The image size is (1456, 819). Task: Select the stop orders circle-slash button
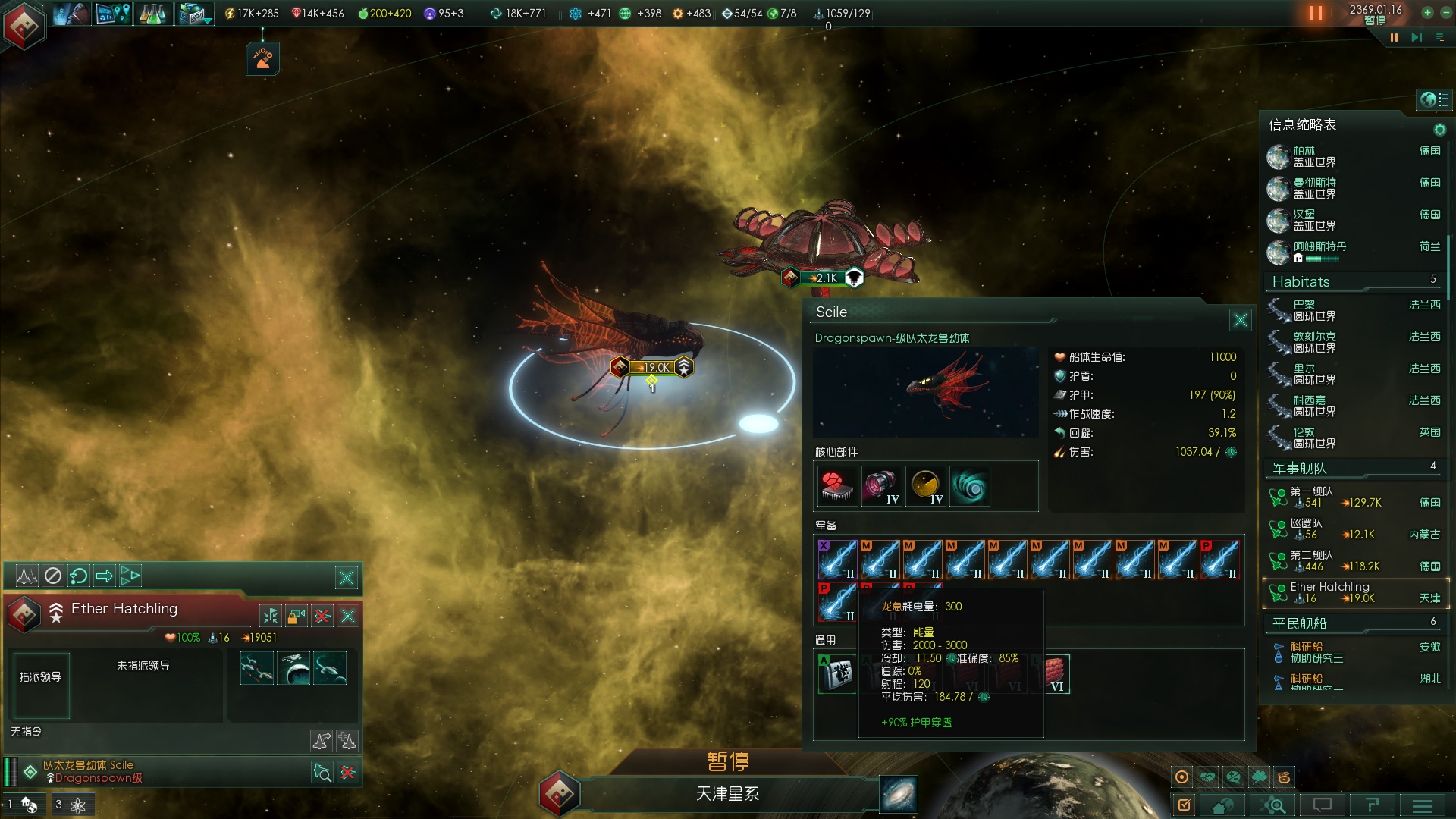pyautogui.click(x=53, y=576)
